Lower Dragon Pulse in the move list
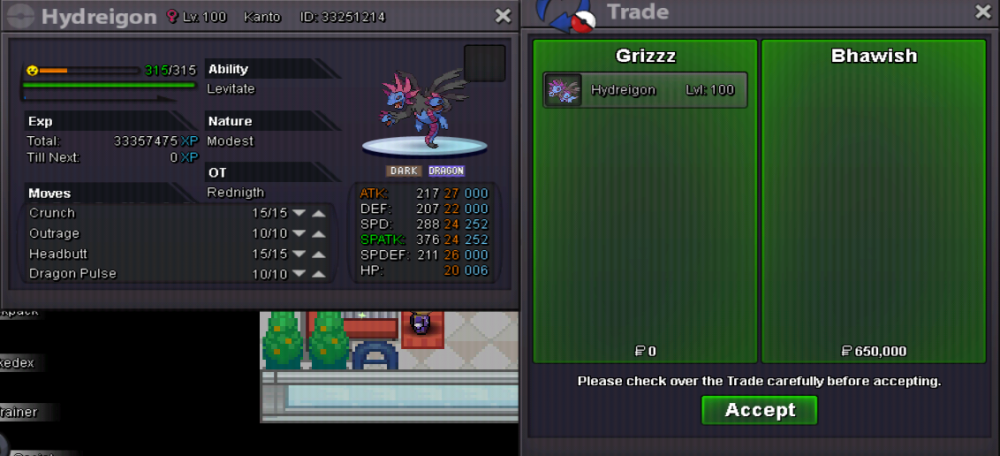The height and width of the screenshot is (456, 1000). pos(299,274)
